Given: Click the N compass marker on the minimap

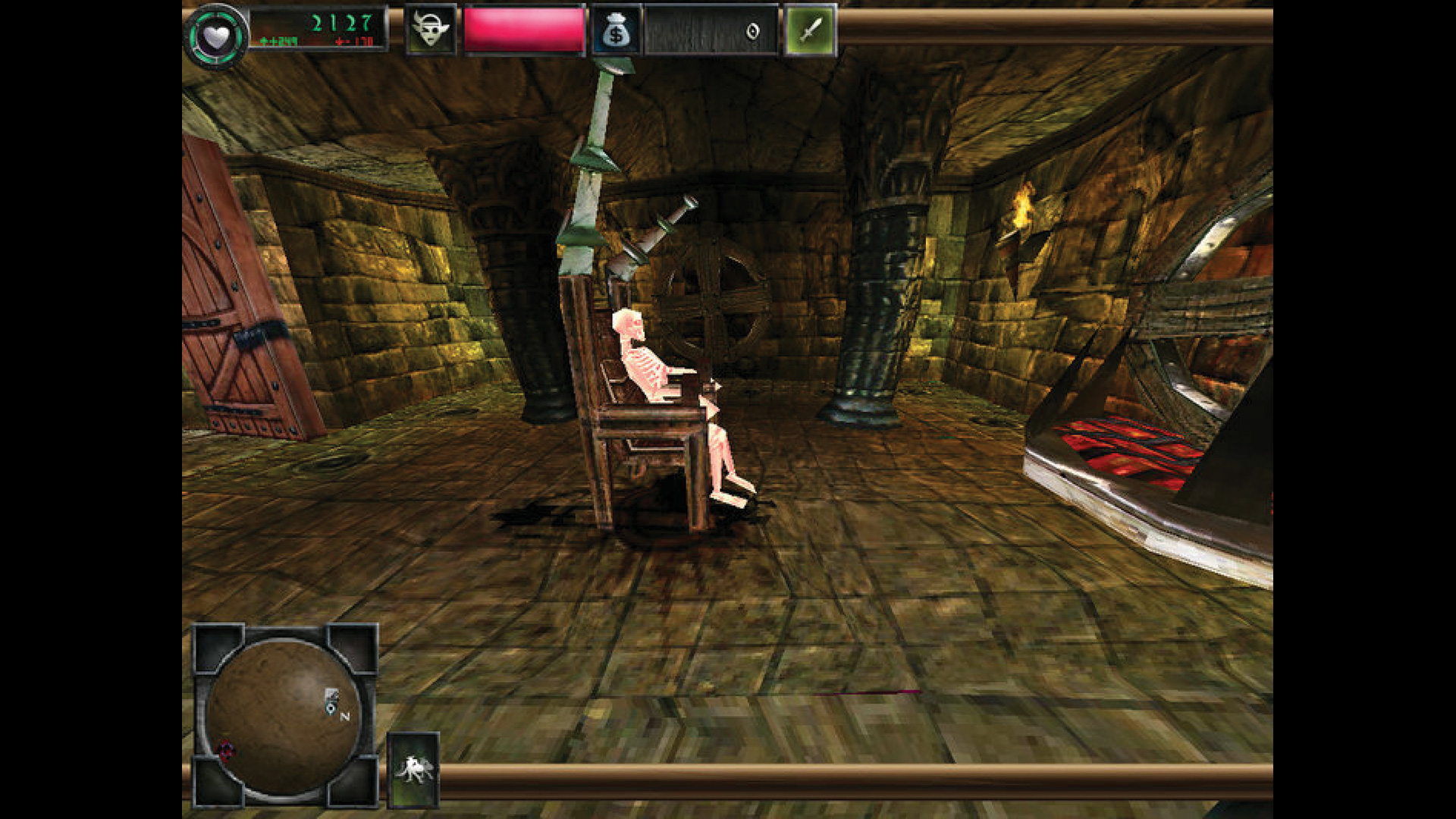Looking at the screenshot, I should click(345, 714).
